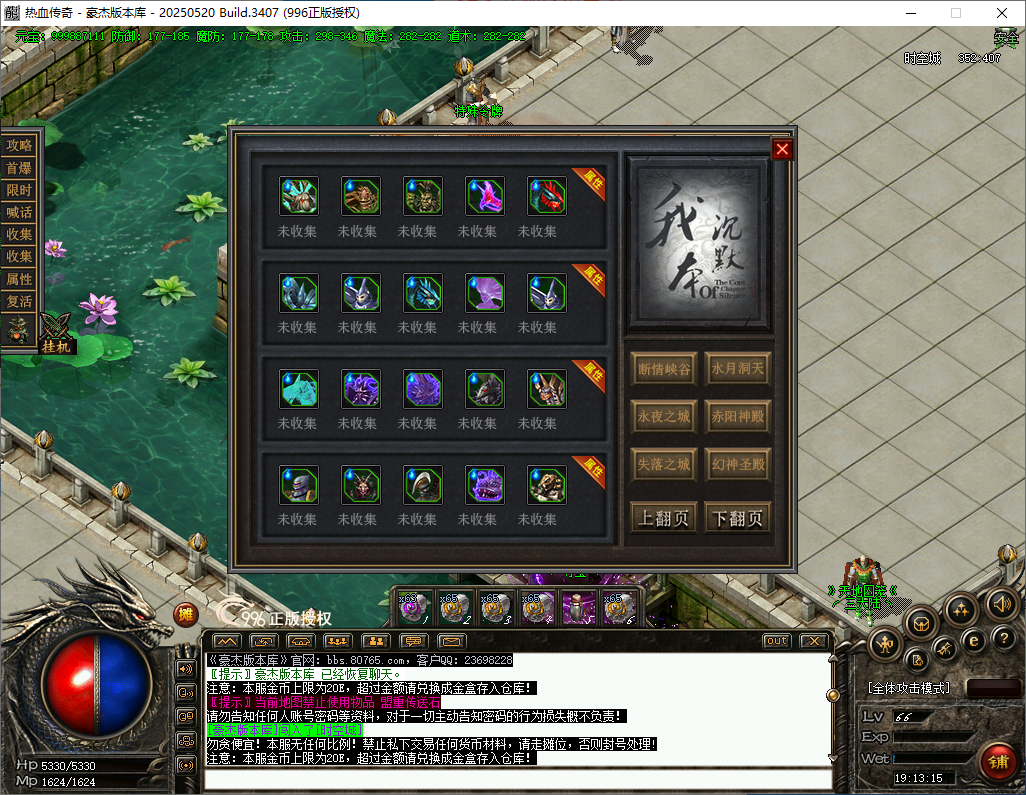The height and width of the screenshot is (795, 1026).
Task: Click the round 摊 stall button
Action: pos(185,614)
